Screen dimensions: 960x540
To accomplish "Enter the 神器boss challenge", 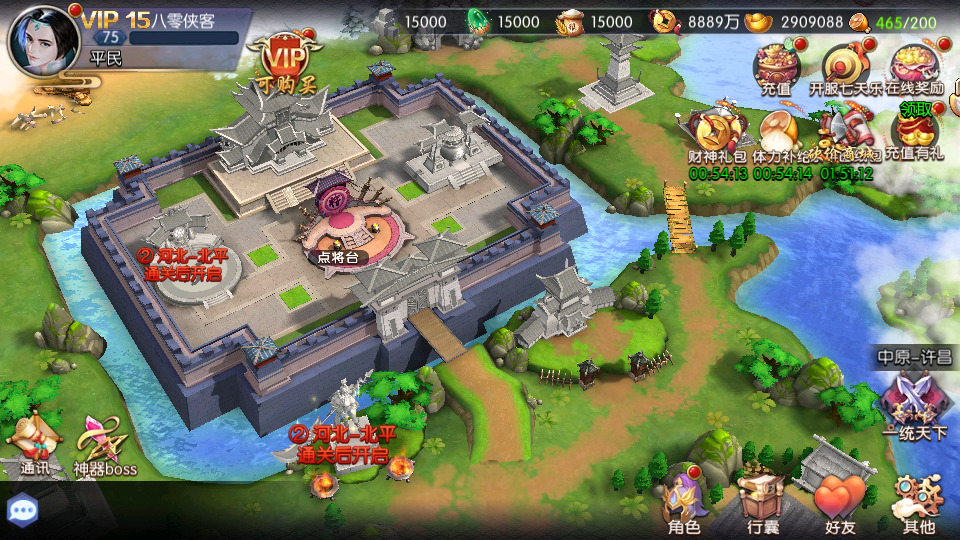I will click(x=104, y=442).
